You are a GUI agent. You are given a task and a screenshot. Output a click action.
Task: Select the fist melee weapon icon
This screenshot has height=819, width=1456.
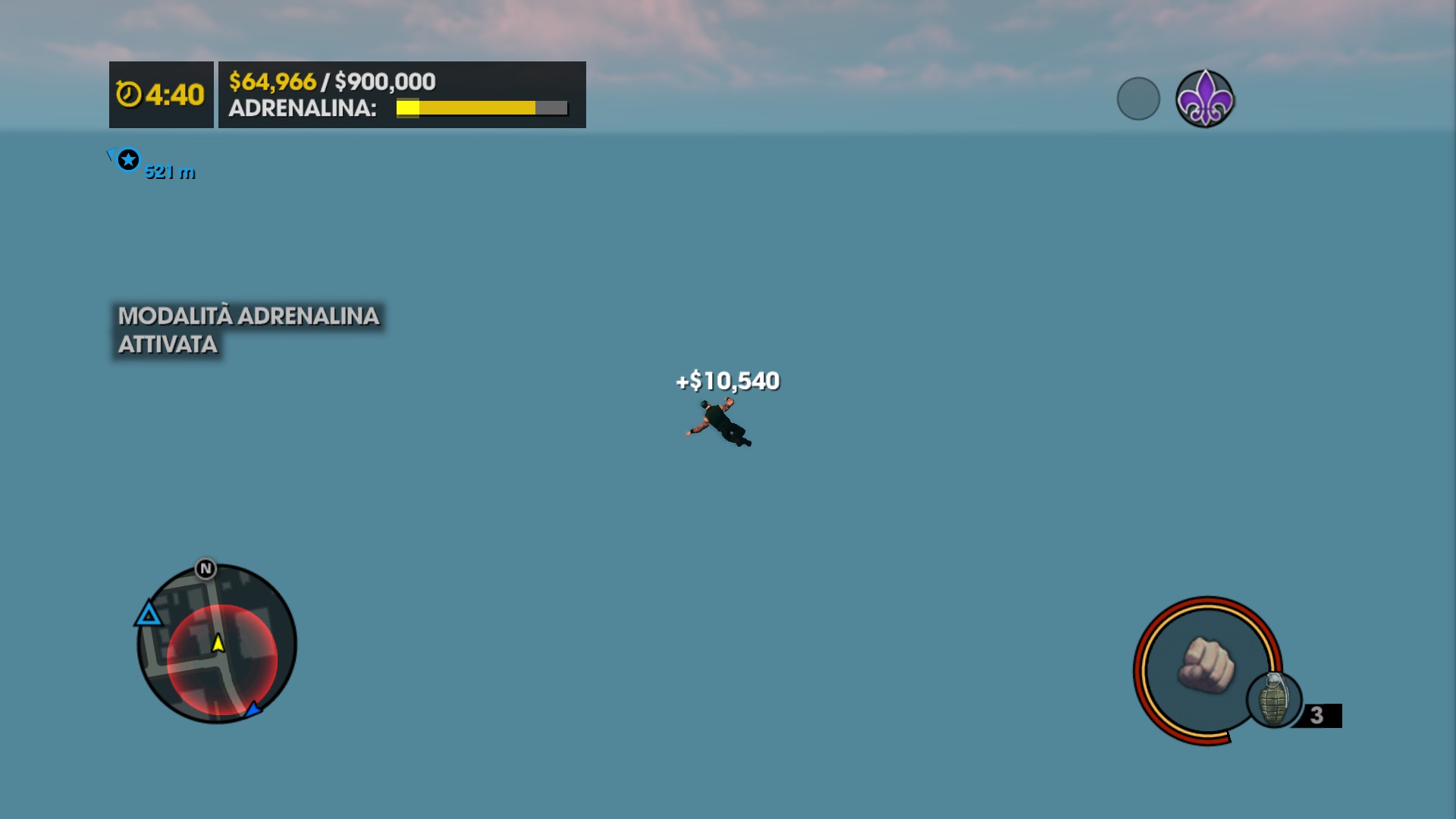pyautogui.click(x=1205, y=665)
